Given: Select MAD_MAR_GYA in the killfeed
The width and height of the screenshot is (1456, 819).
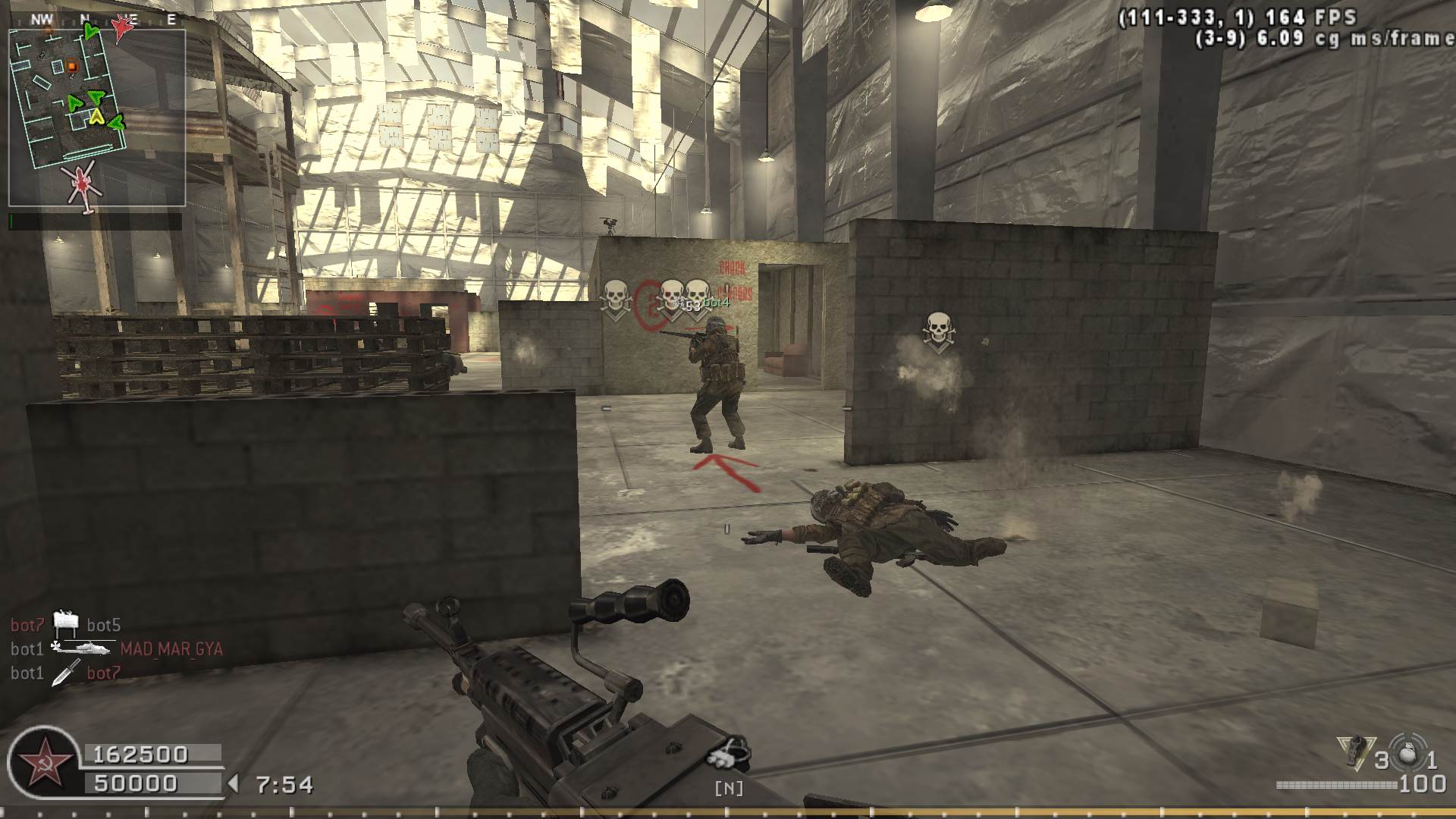Looking at the screenshot, I should (x=171, y=649).
